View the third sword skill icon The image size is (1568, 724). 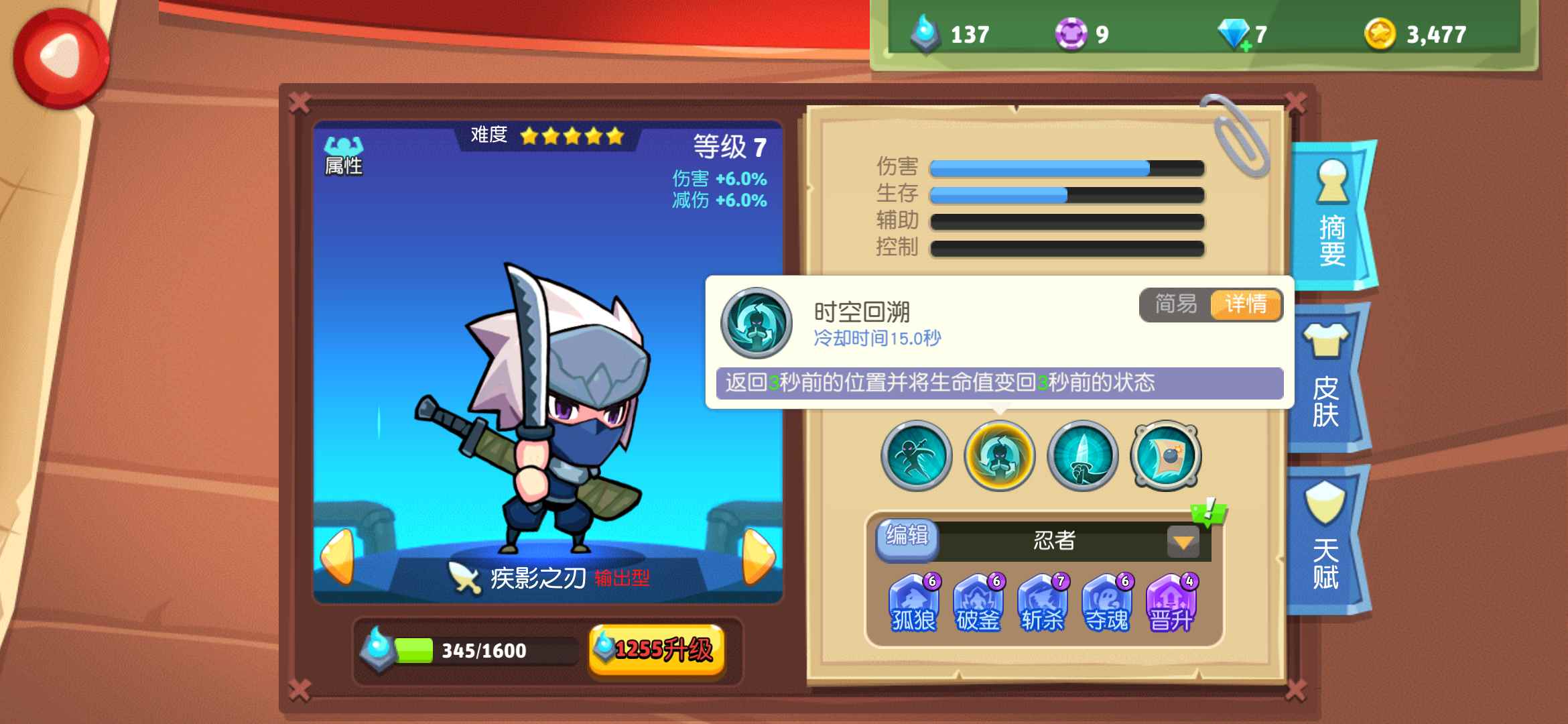pyautogui.click(x=1082, y=456)
